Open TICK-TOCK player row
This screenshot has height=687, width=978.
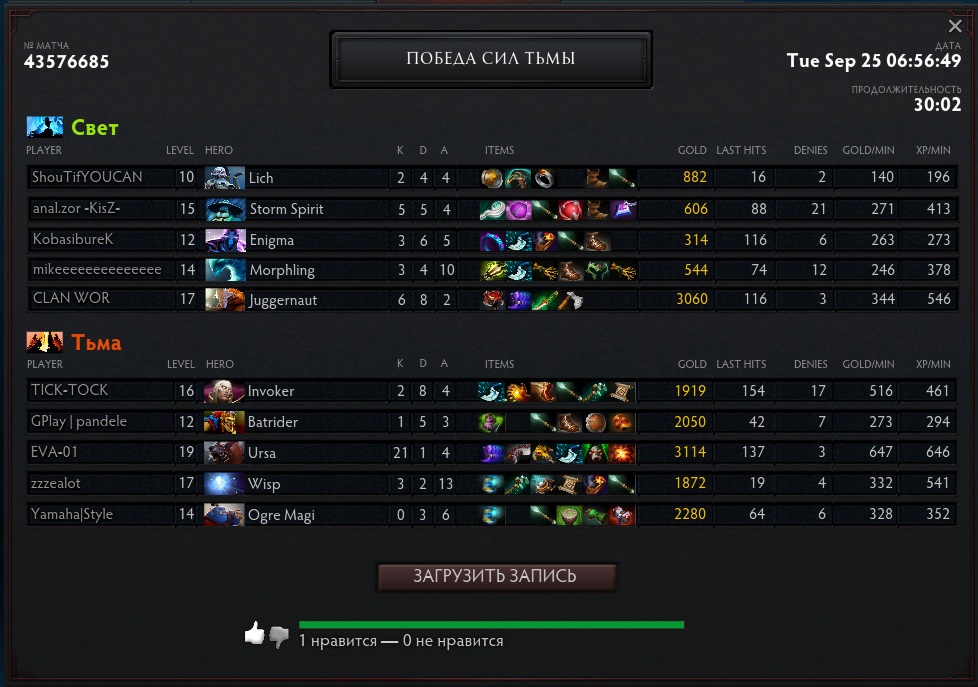coord(70,390)
